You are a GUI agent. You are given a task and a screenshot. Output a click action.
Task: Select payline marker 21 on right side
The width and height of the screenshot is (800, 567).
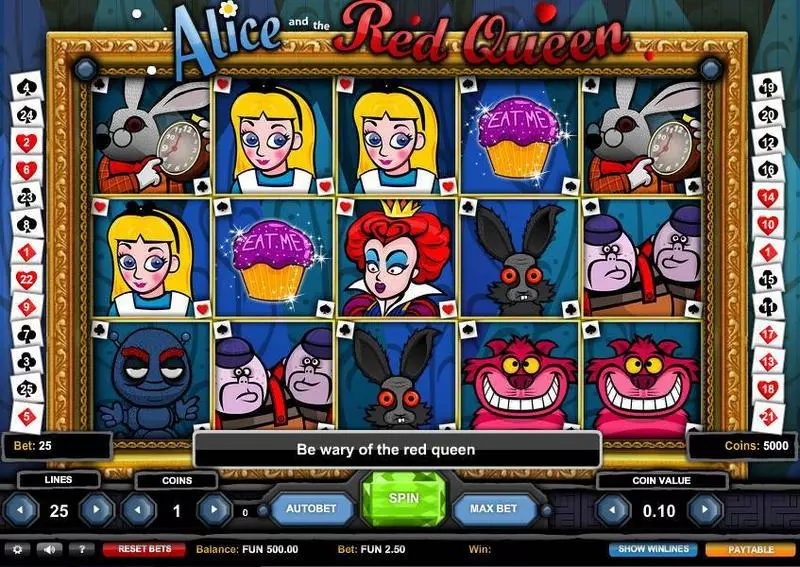tap(770, 414)
